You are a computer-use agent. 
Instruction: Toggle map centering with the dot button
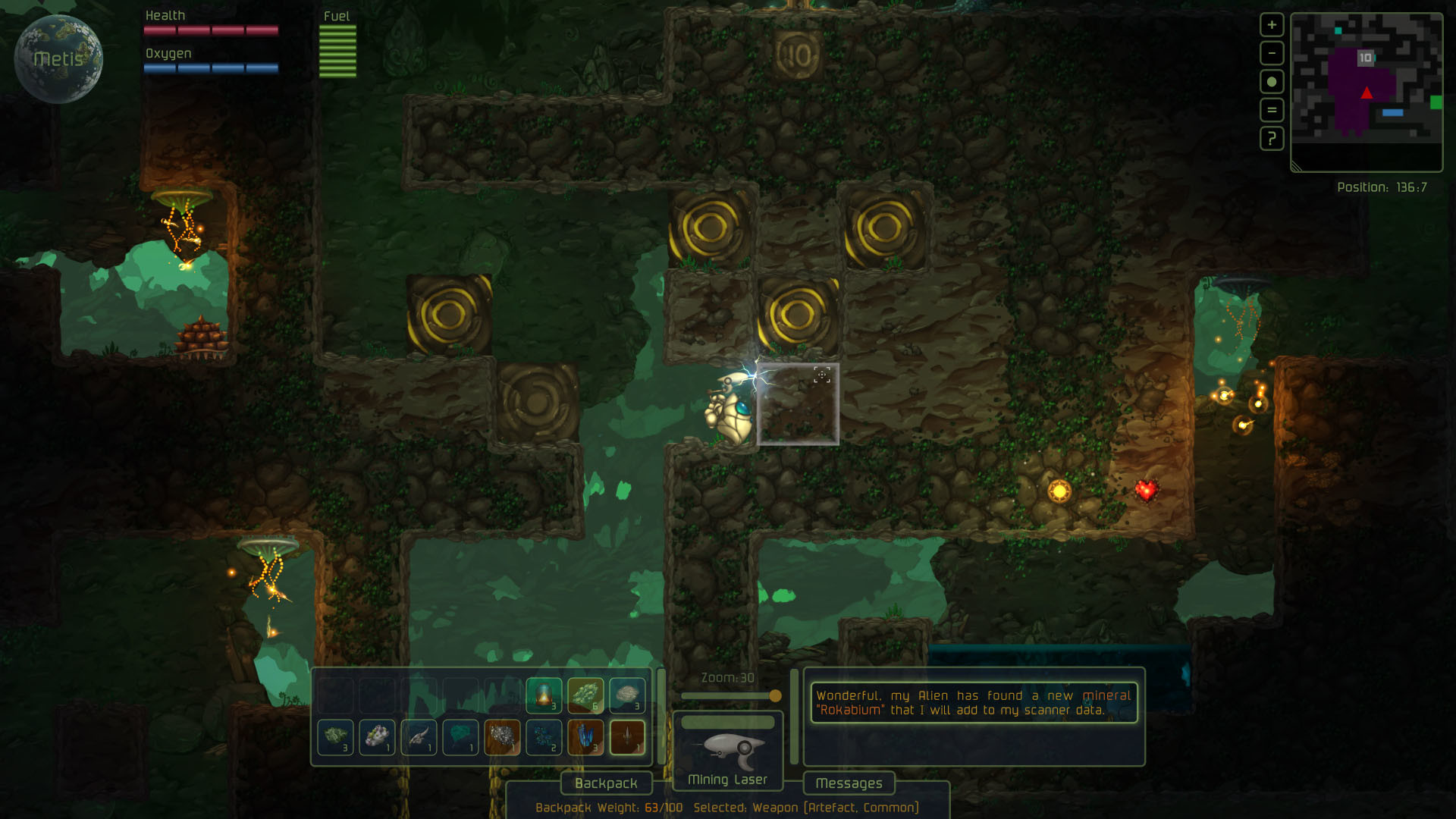click(1272, 79)
